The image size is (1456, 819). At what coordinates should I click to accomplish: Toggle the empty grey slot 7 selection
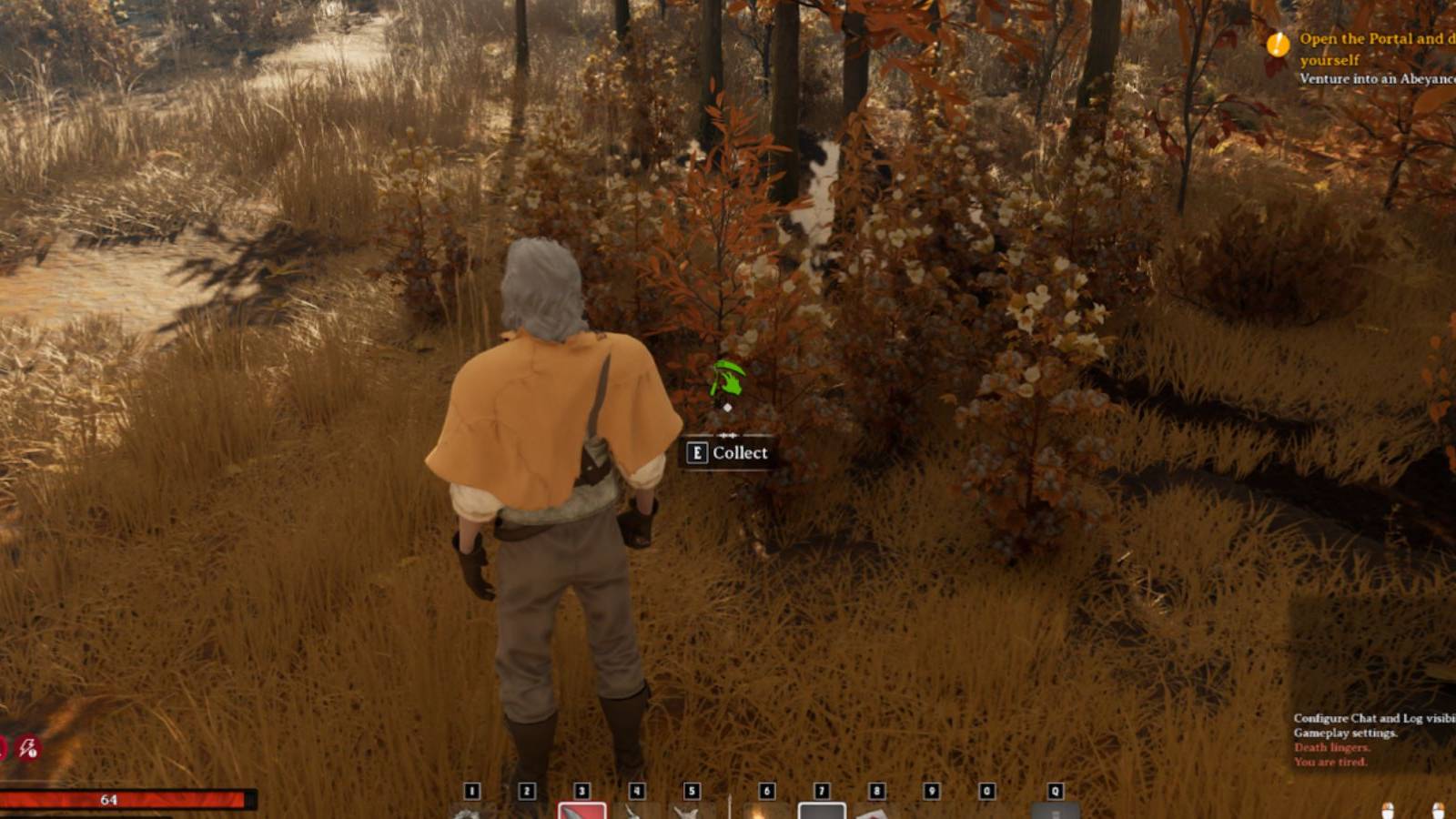pyautogui.click(x=822, y=810)
